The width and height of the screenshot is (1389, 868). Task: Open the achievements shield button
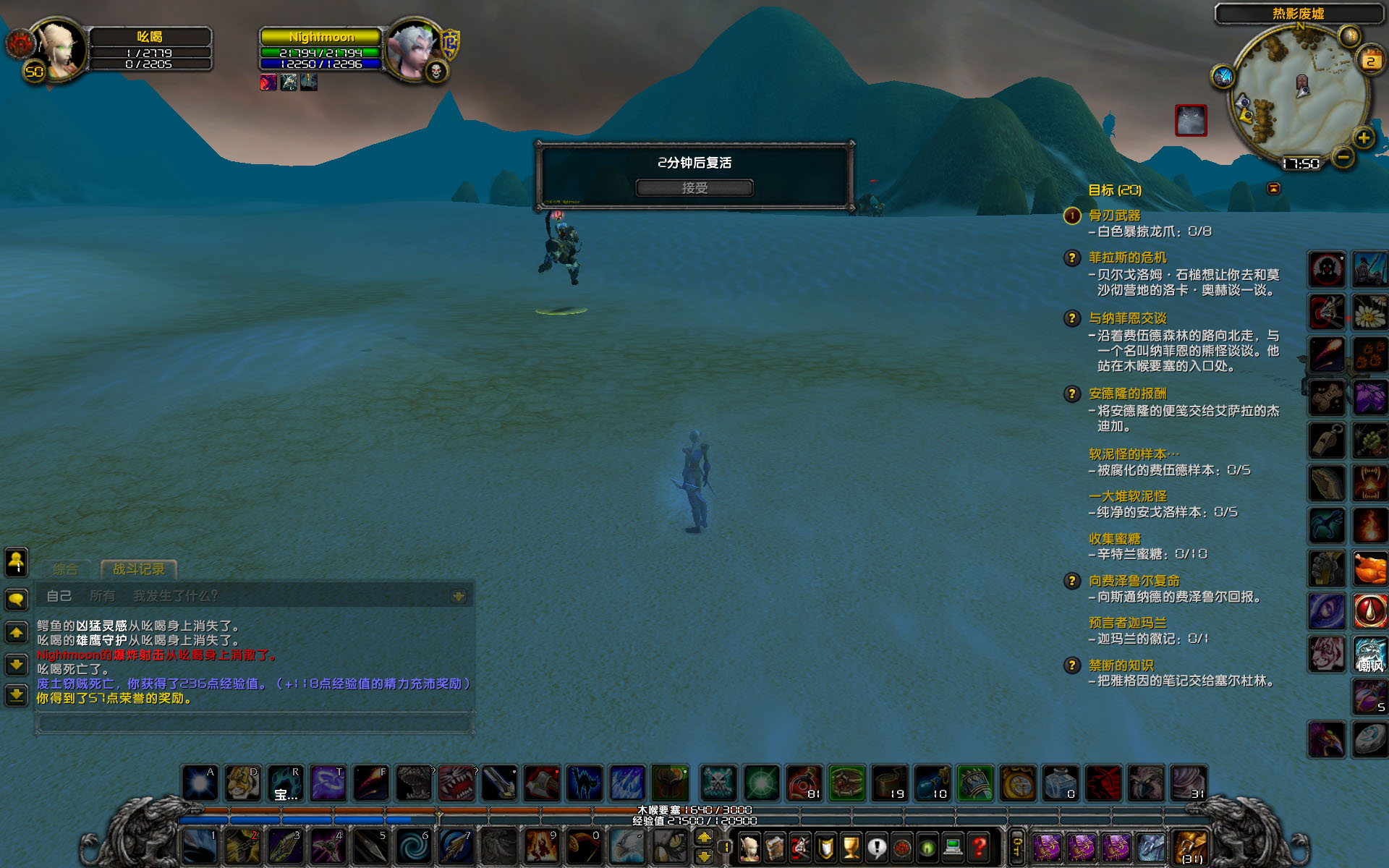[825, 846]
